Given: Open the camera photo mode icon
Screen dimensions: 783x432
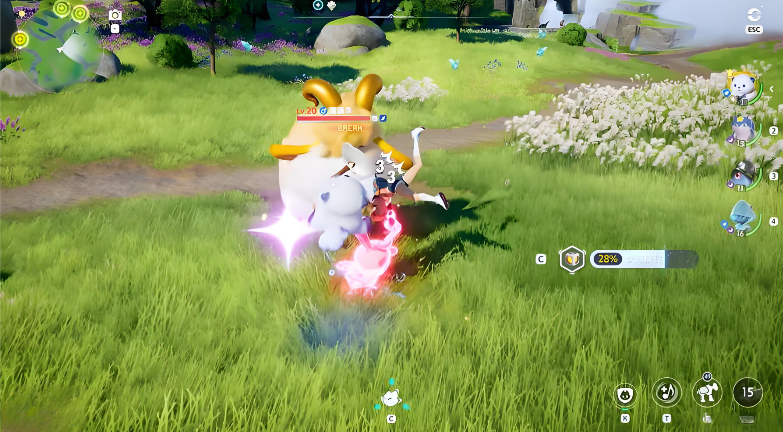Looking at the screenshot, I should tap(115, 15).
